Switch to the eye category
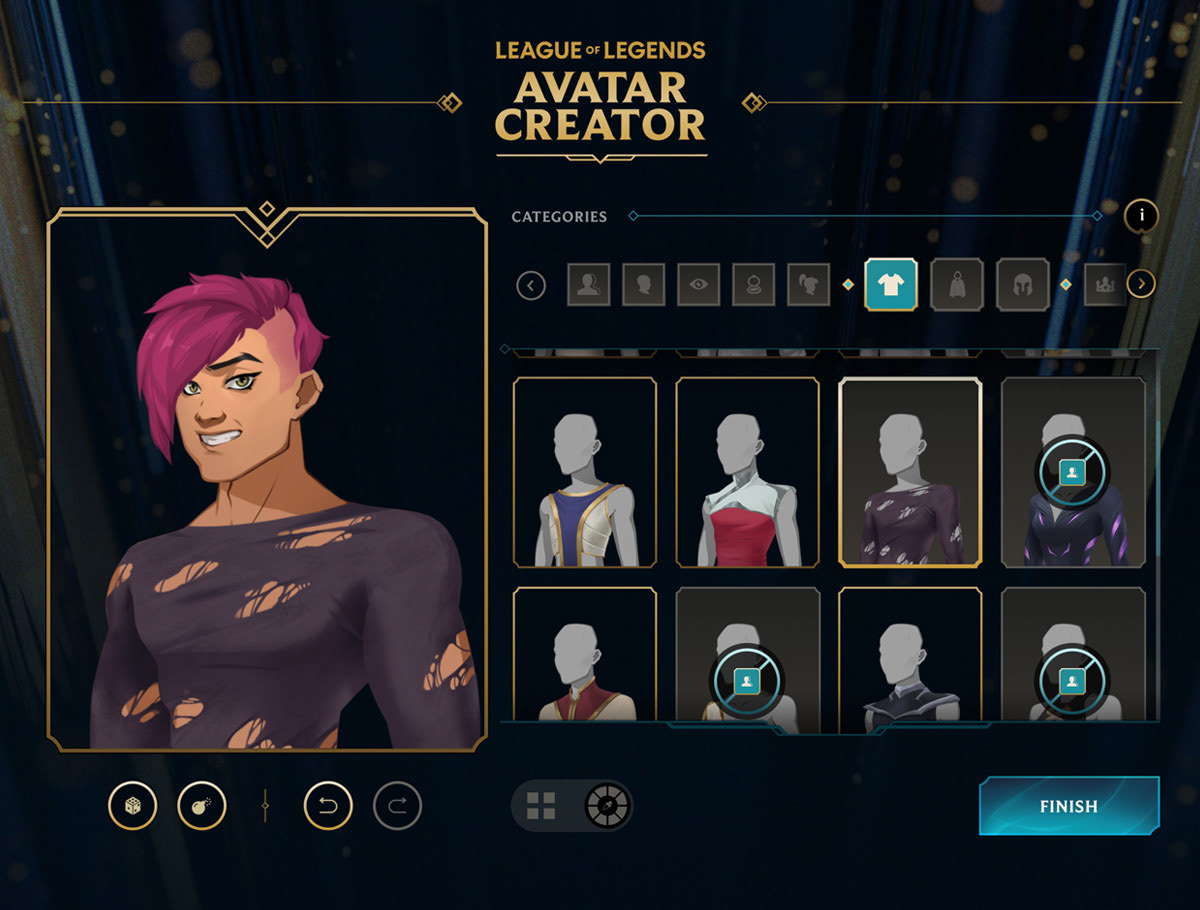Viewport: 1200px width, 910px height. point(698,285)
